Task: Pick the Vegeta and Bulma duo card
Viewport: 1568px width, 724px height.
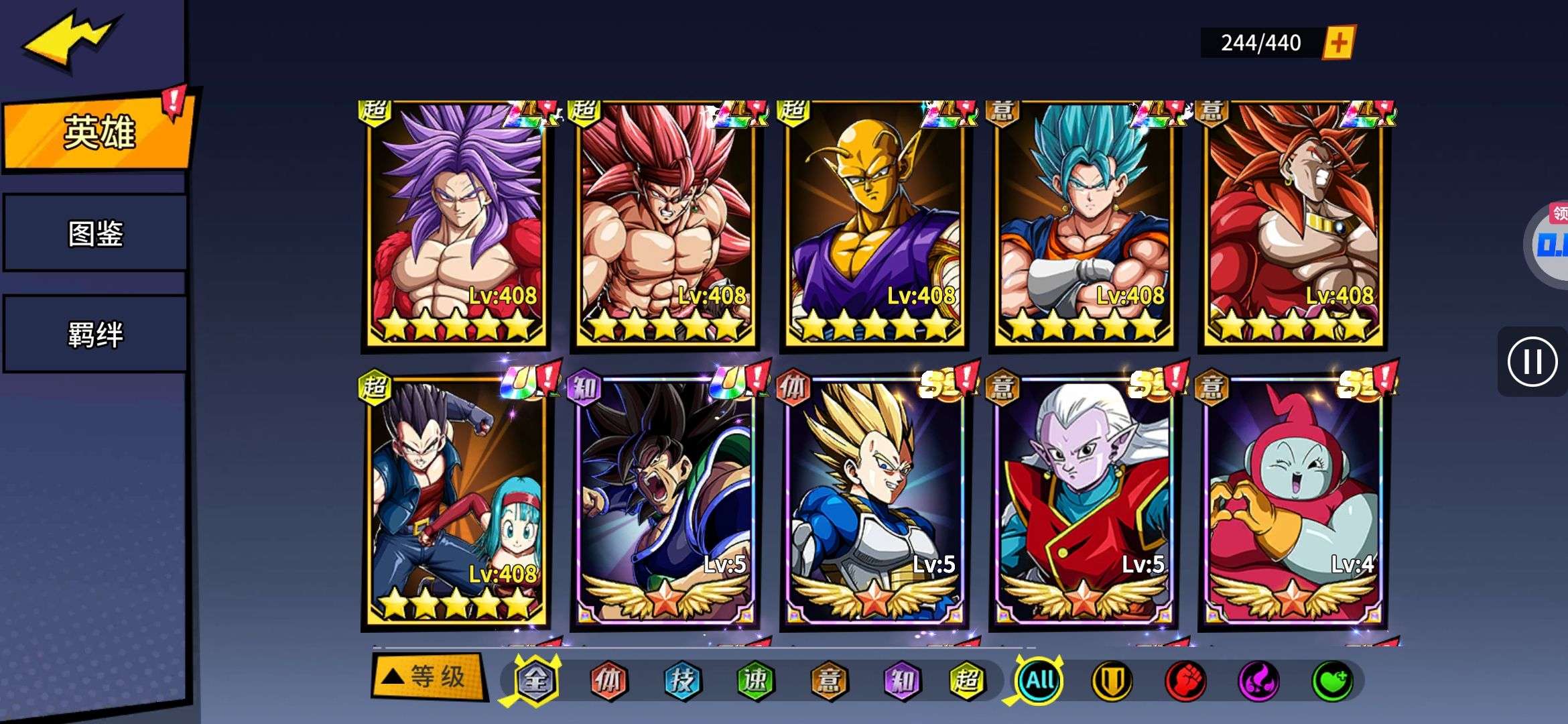Action: point(458,503)
